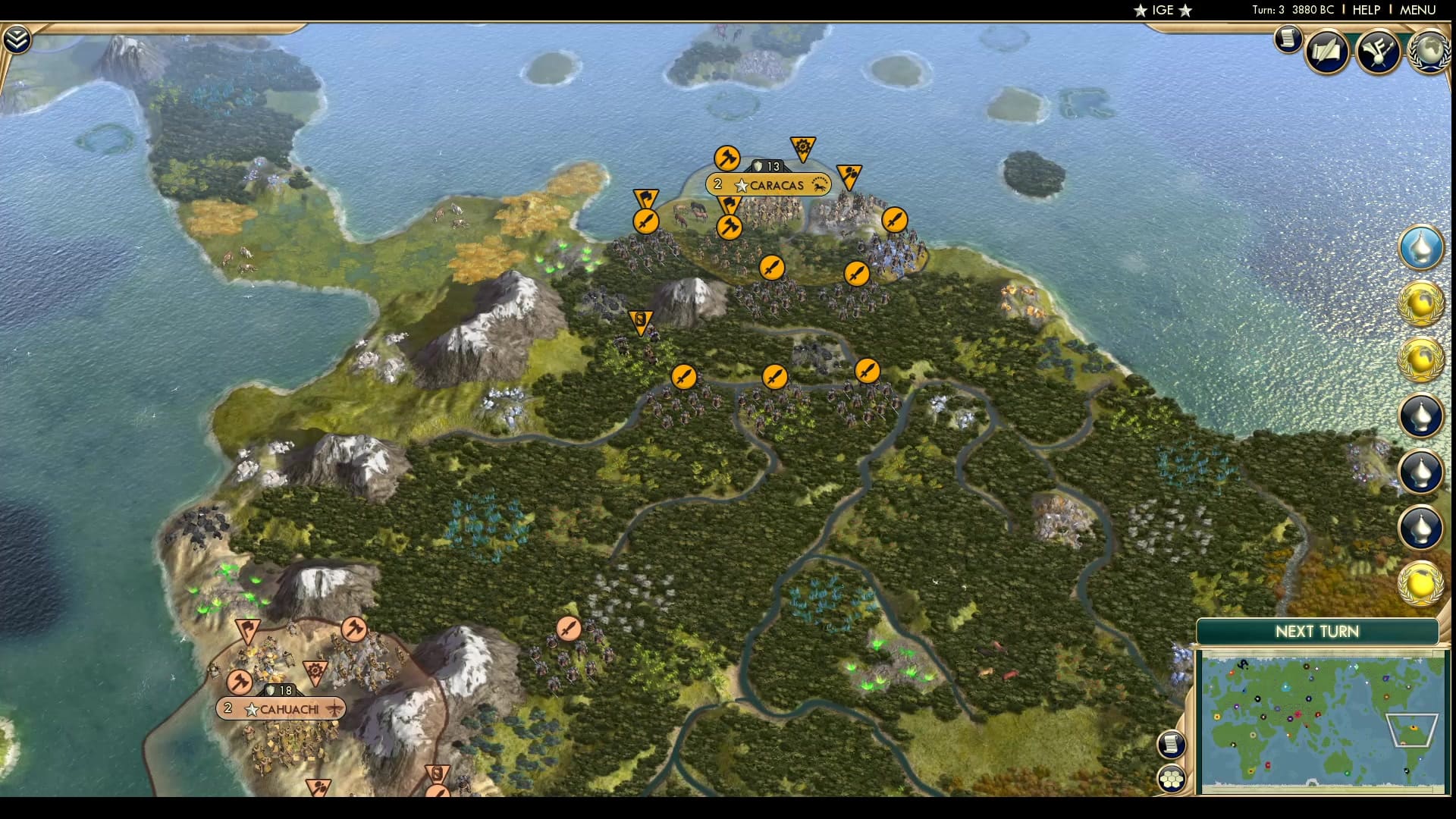
Task: Open the Social Policies scroll-and-quill icon
Action: 1326,52
